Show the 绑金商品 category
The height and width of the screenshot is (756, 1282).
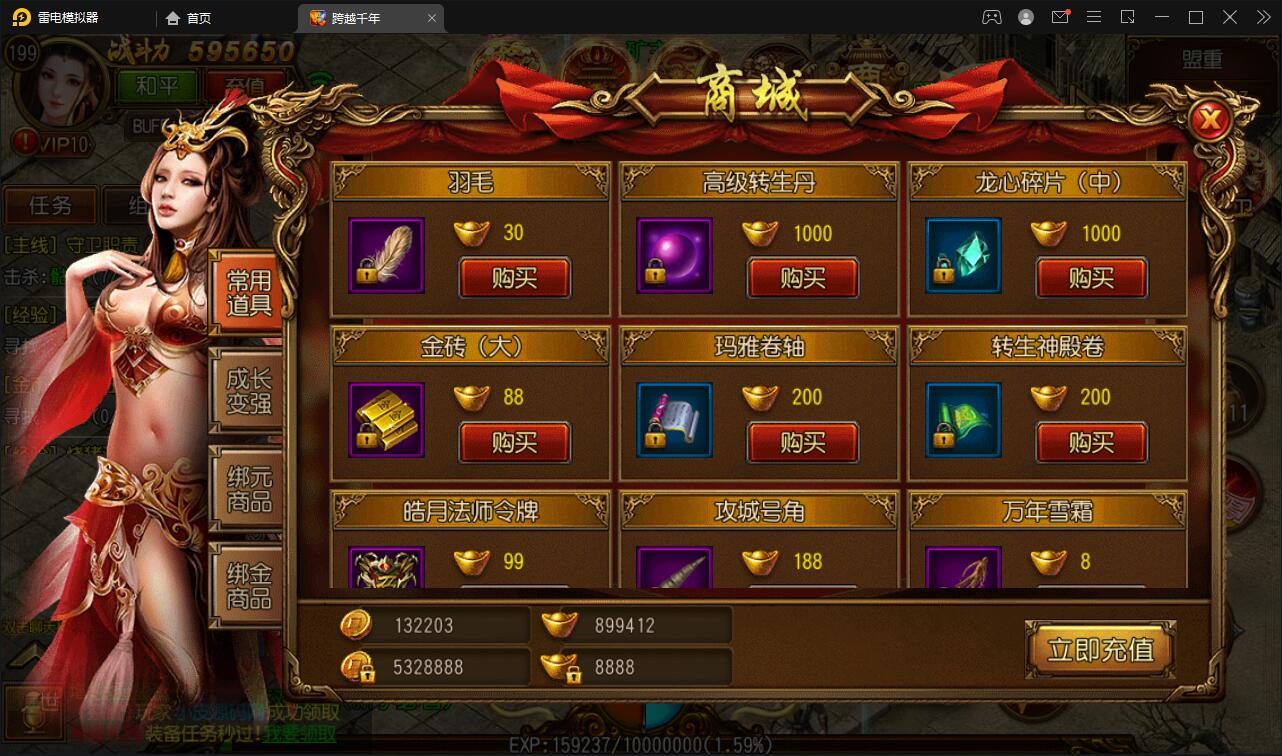point(247,586)
